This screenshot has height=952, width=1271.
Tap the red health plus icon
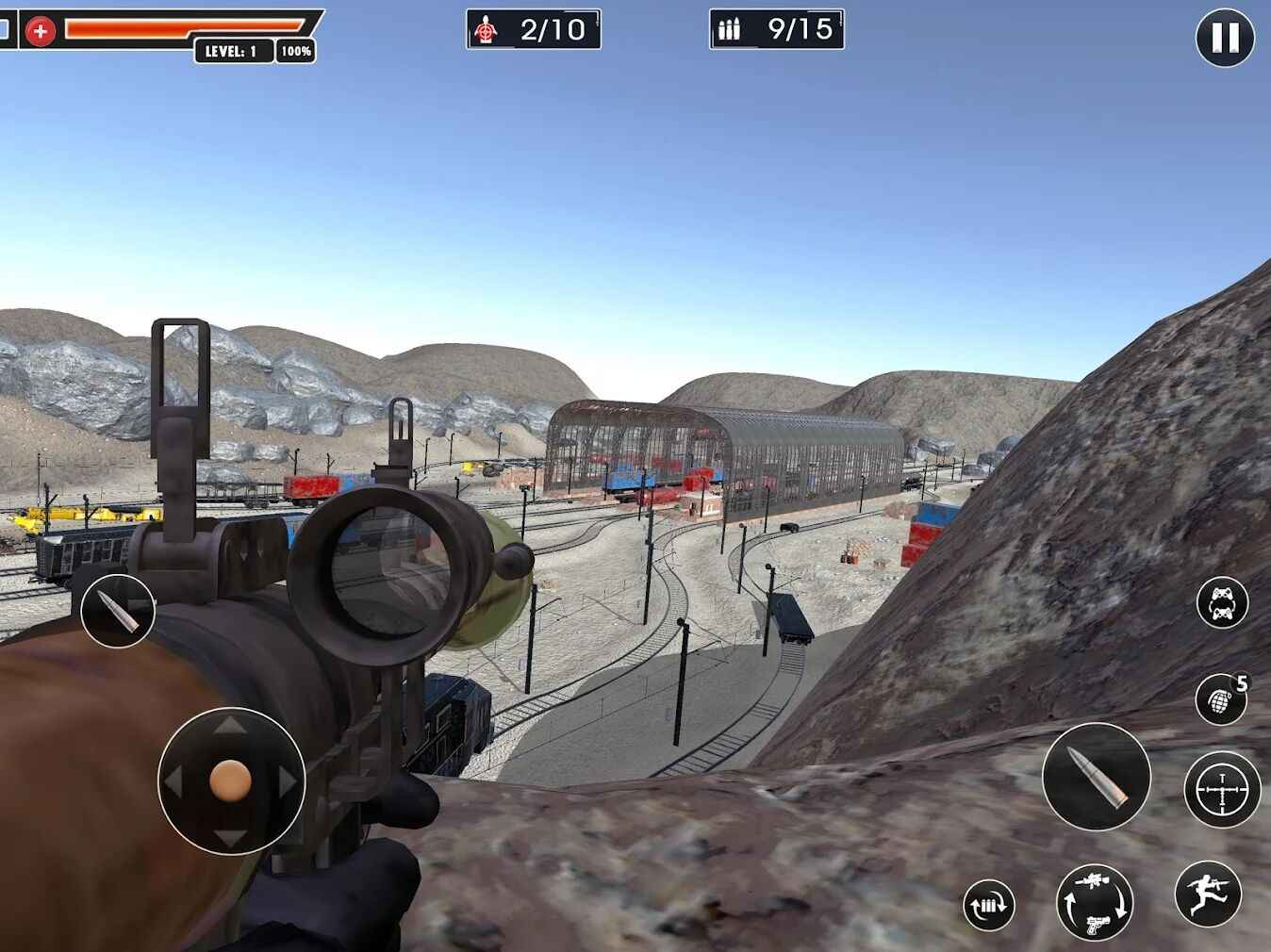[40, 29]
